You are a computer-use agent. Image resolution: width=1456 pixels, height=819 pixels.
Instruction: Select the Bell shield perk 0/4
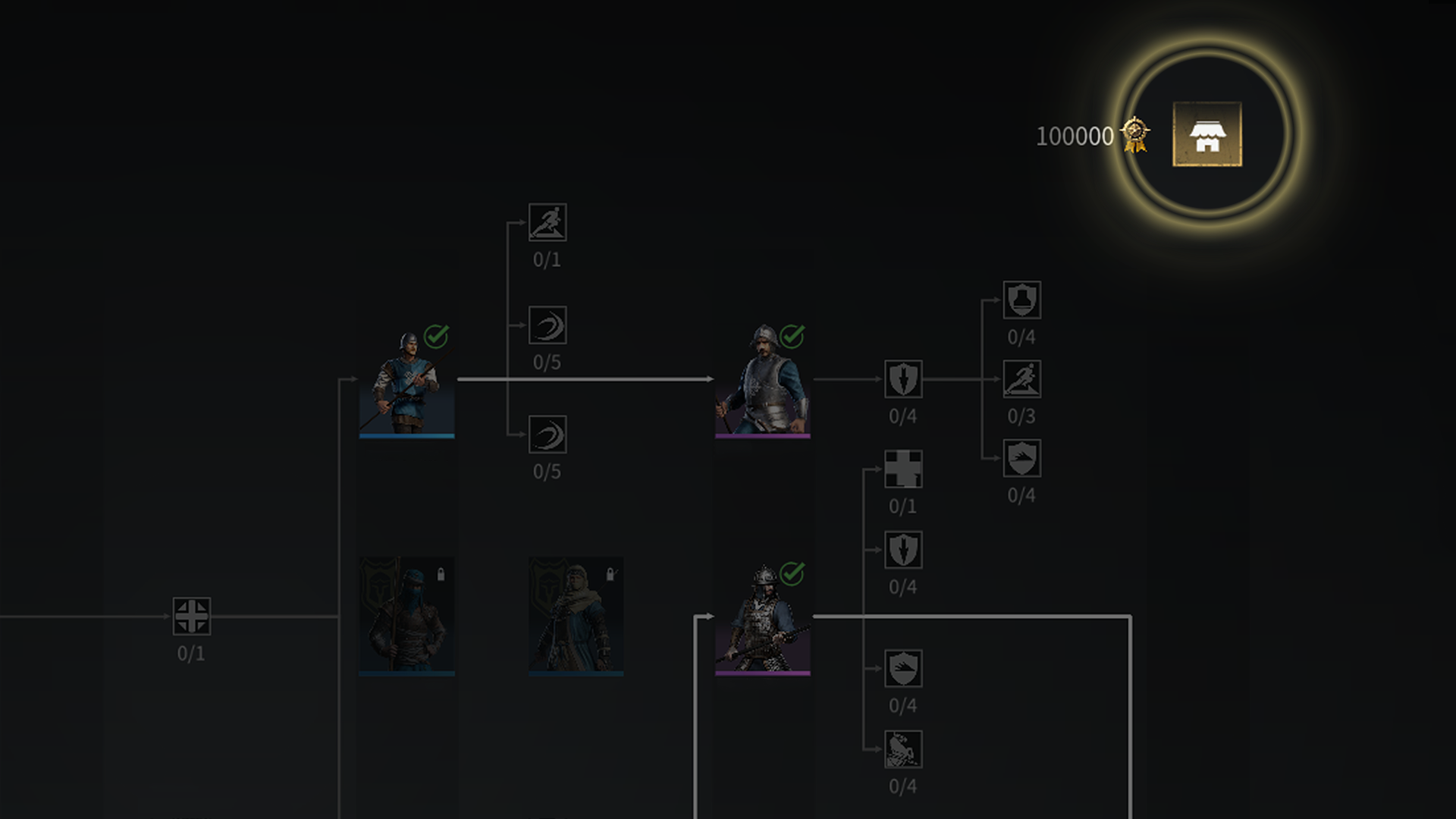click(1022, 299)
